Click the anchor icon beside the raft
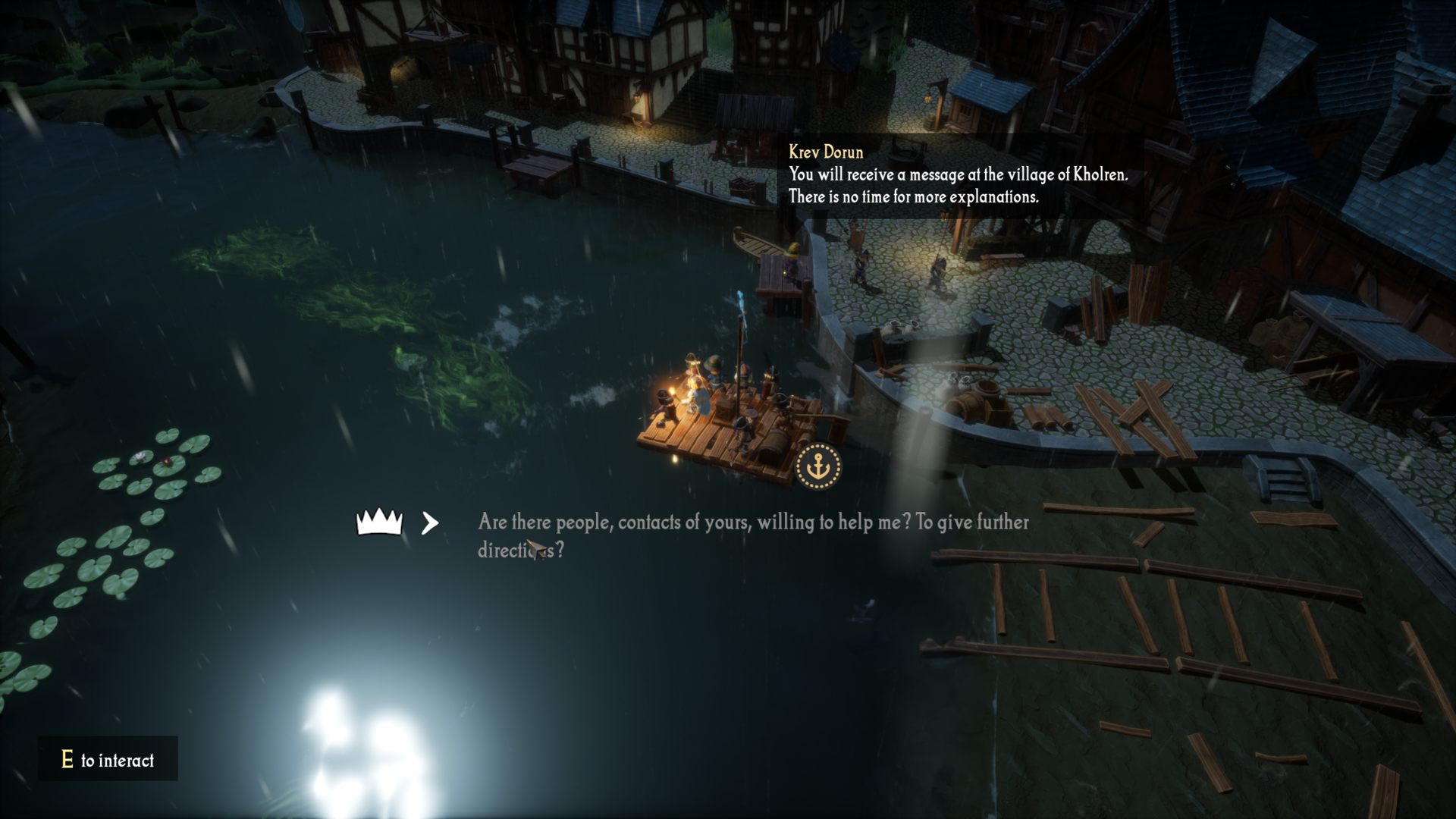 point(818,466)
